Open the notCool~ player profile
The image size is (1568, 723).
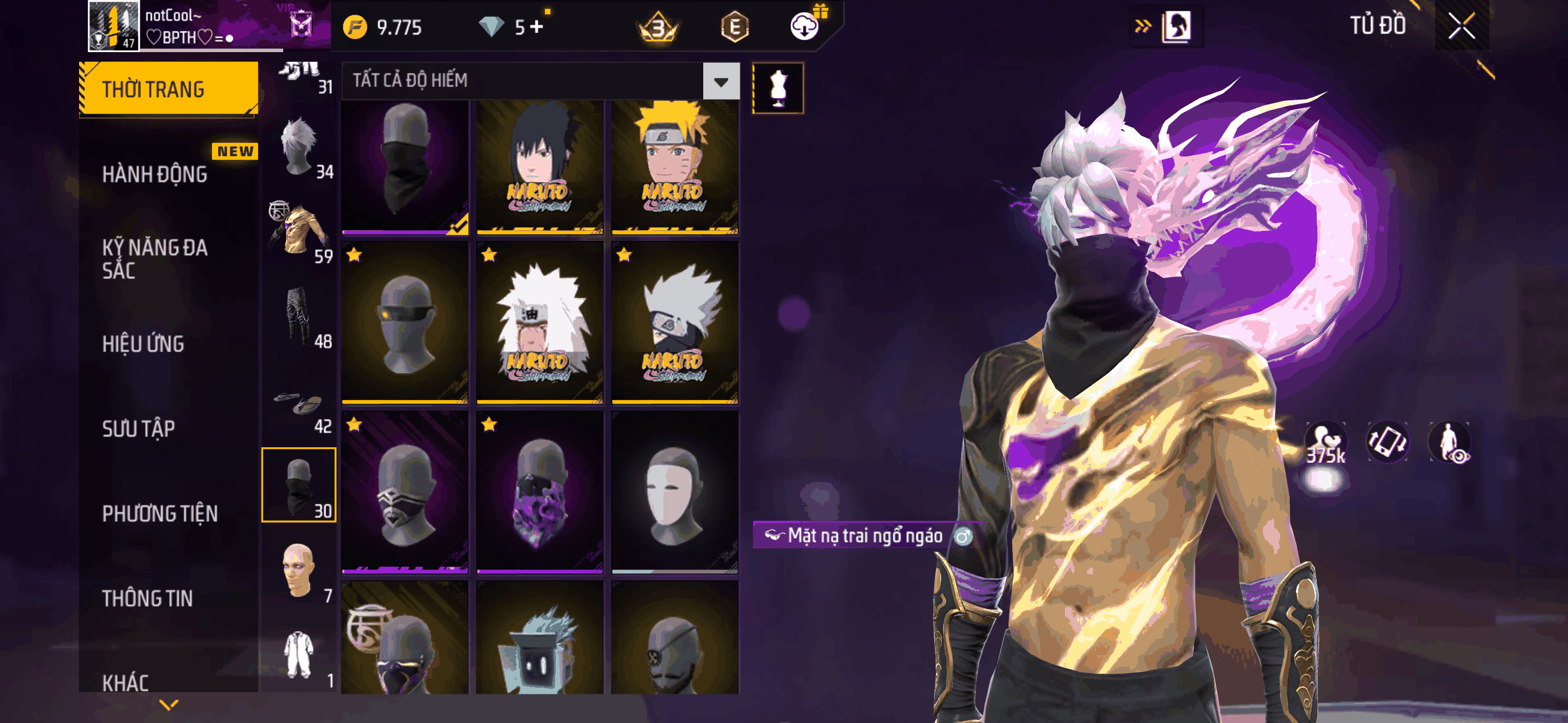pos(113,26)
